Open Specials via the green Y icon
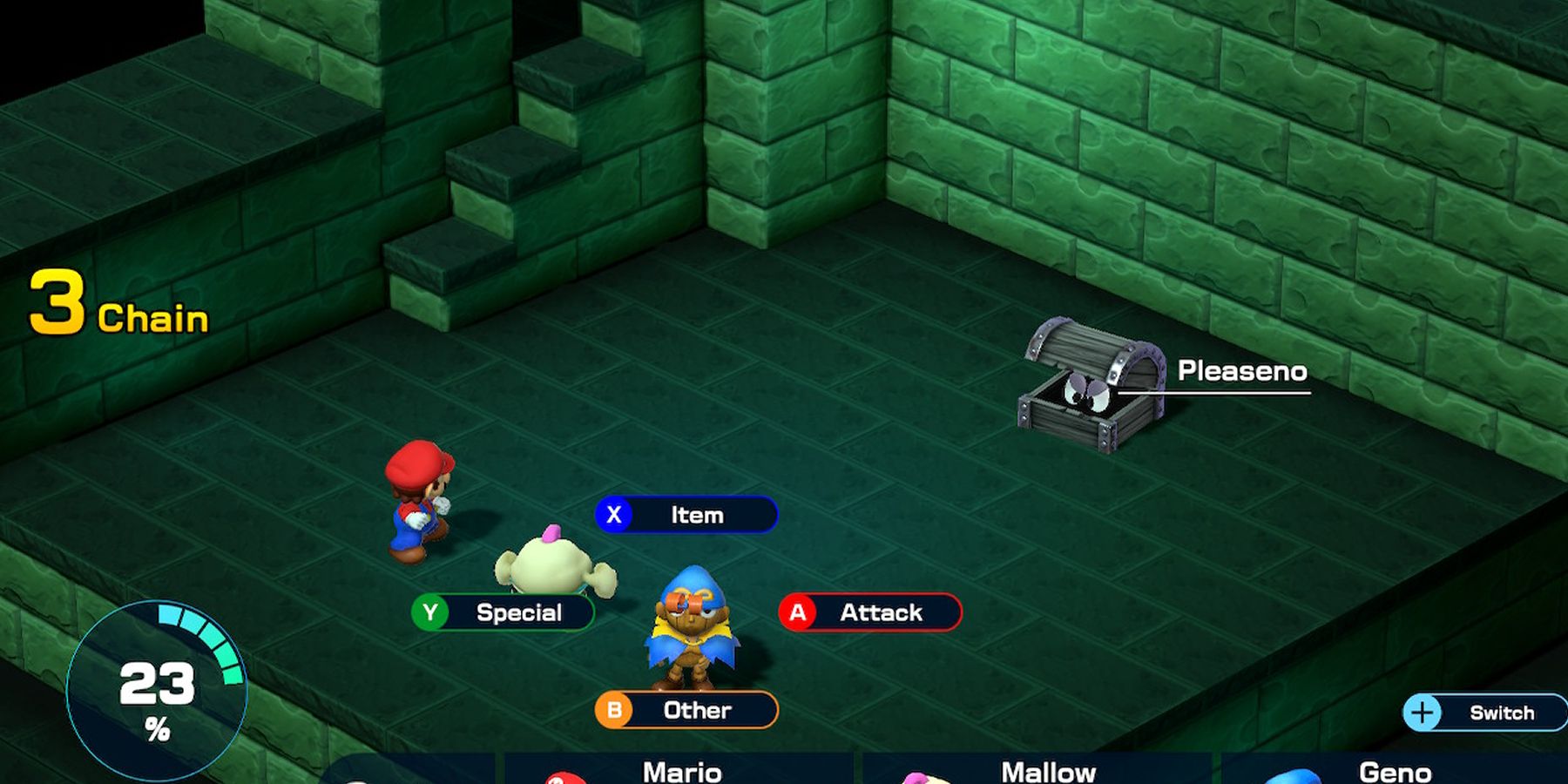This screenshot has height=784, width=1568. tap(432, 612)
